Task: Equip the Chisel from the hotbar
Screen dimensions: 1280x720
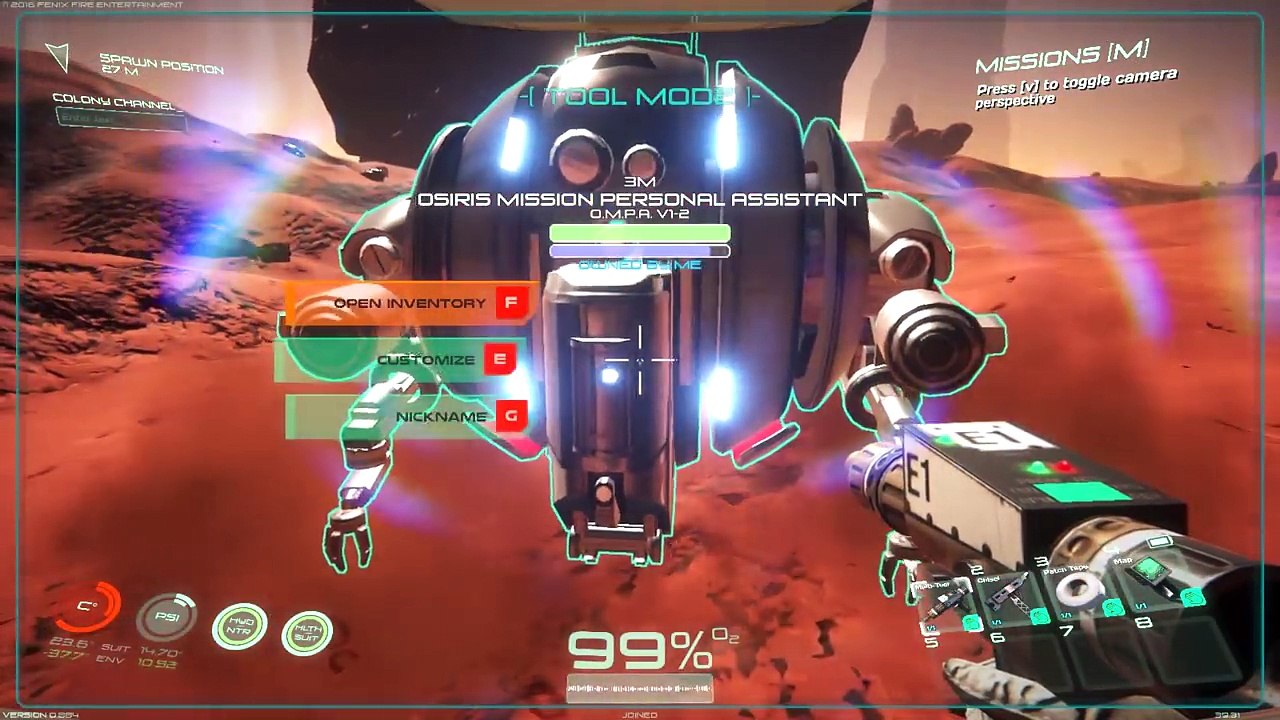Action: click(x=1008, y=594)
